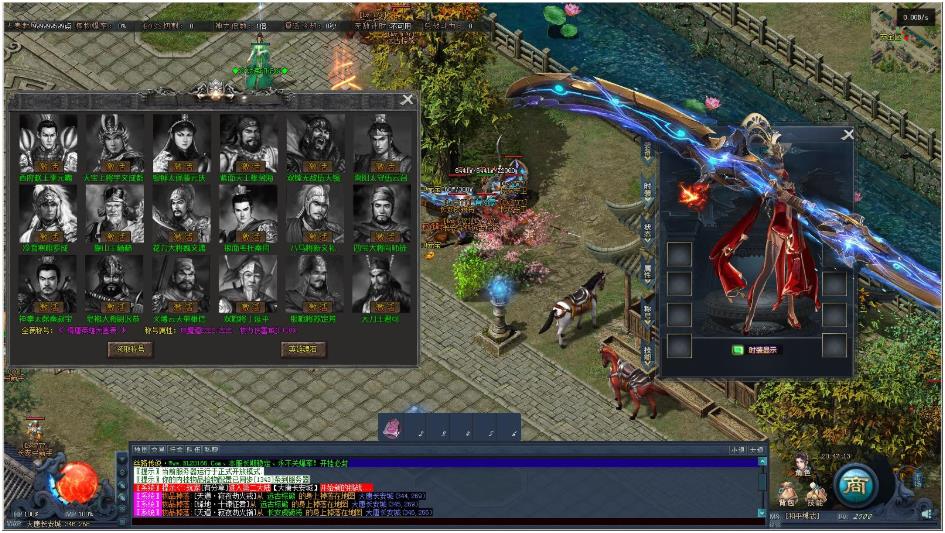Click the 英雄魂石 hero soul stone button
945x533 pixels.
click(302, 349)
